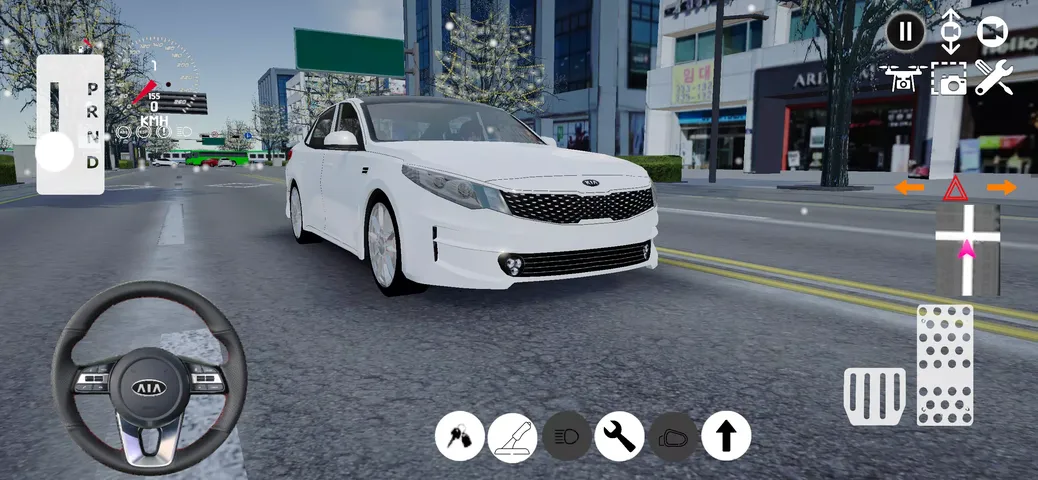Switch on the headlights icon

click(x=566, y=437)
